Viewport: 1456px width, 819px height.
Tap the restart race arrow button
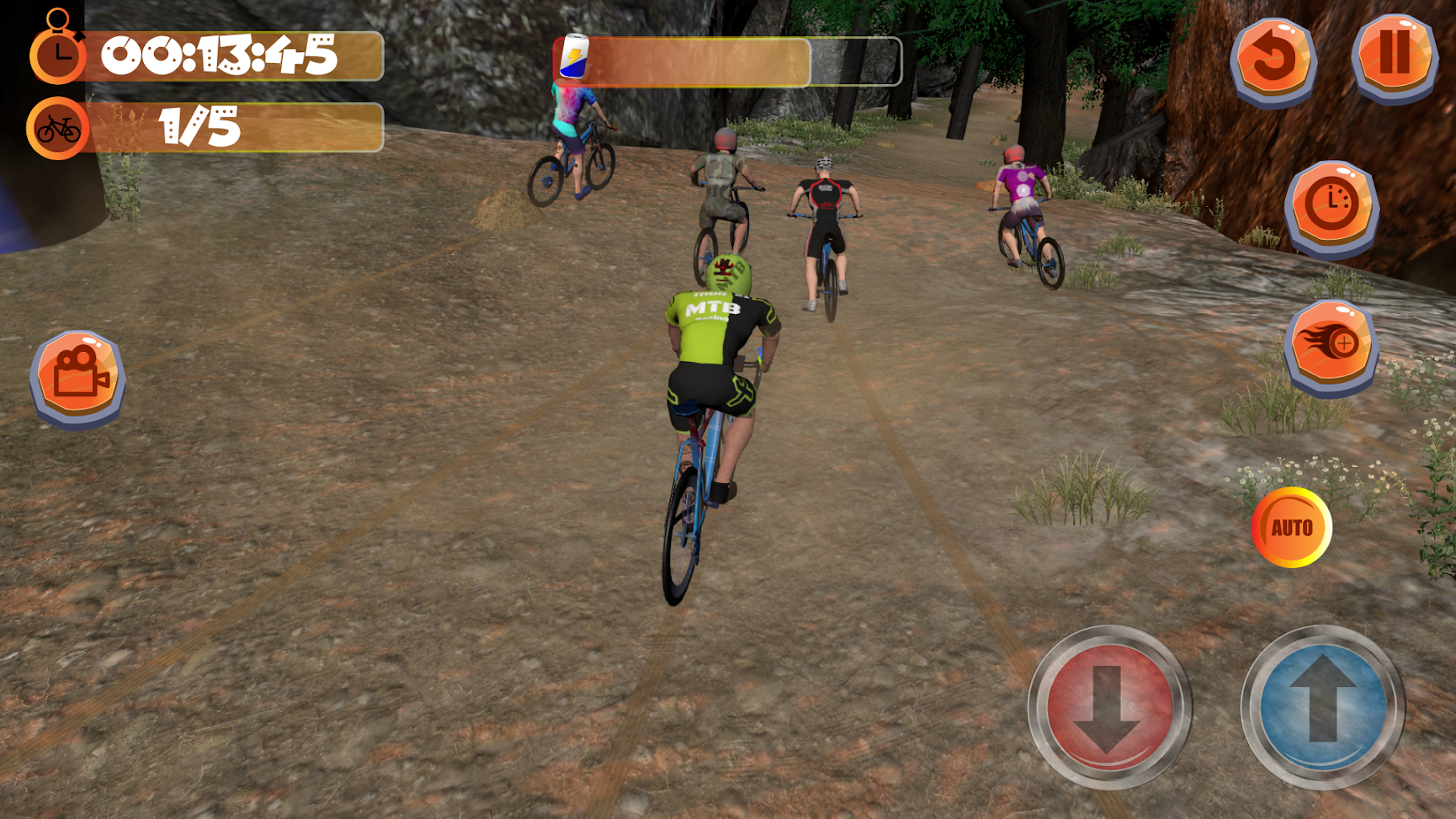click(x=1273, y=59)
